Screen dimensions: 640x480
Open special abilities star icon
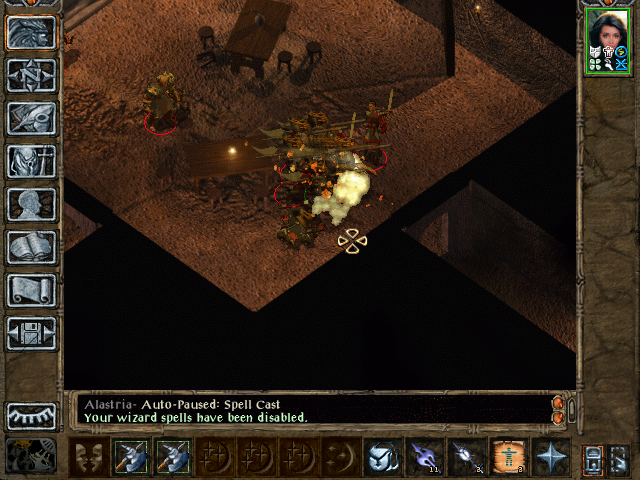point(551,456)
